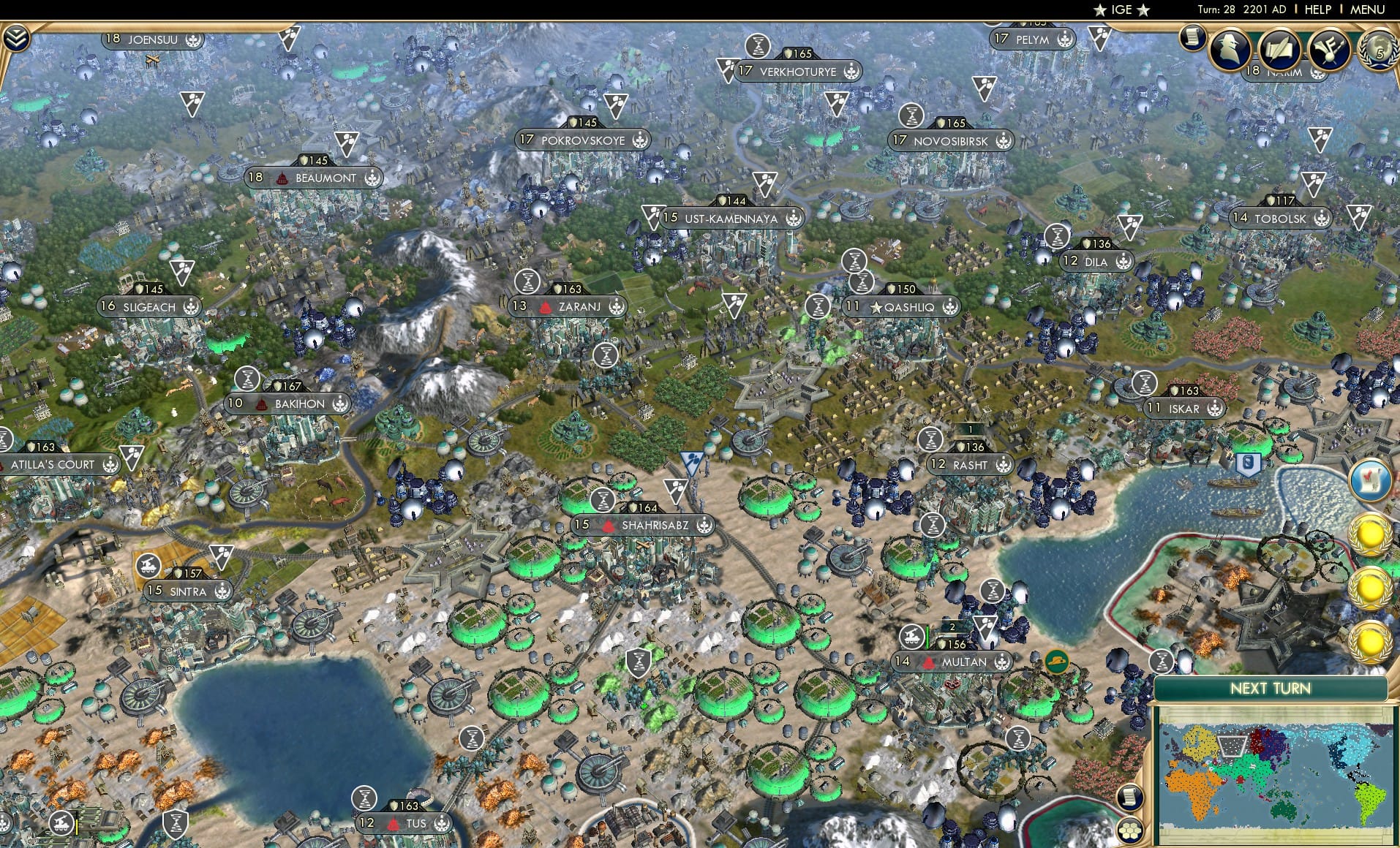This screenshot has width=1400, height=848.
Task: Click the Atilla's Court city banner
Action: (53, 464)
